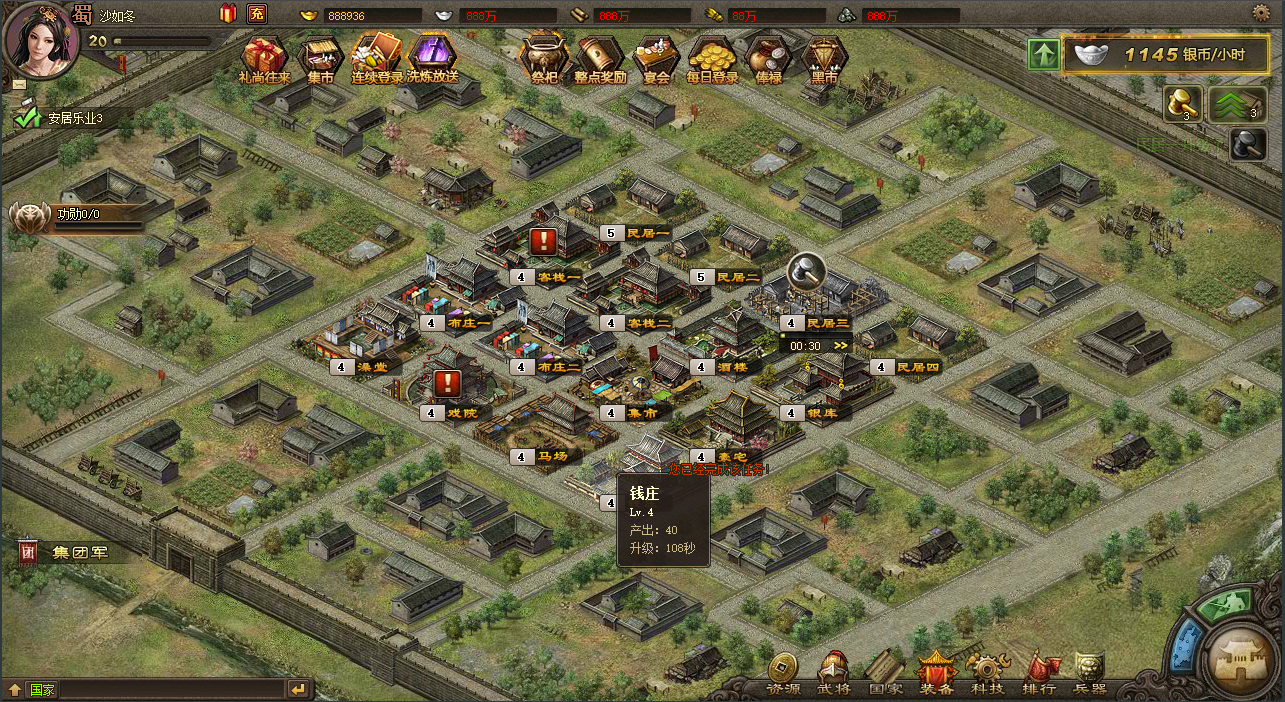
Task: Show the 排行 rankings menu
Action: (x=1039, y=673)
